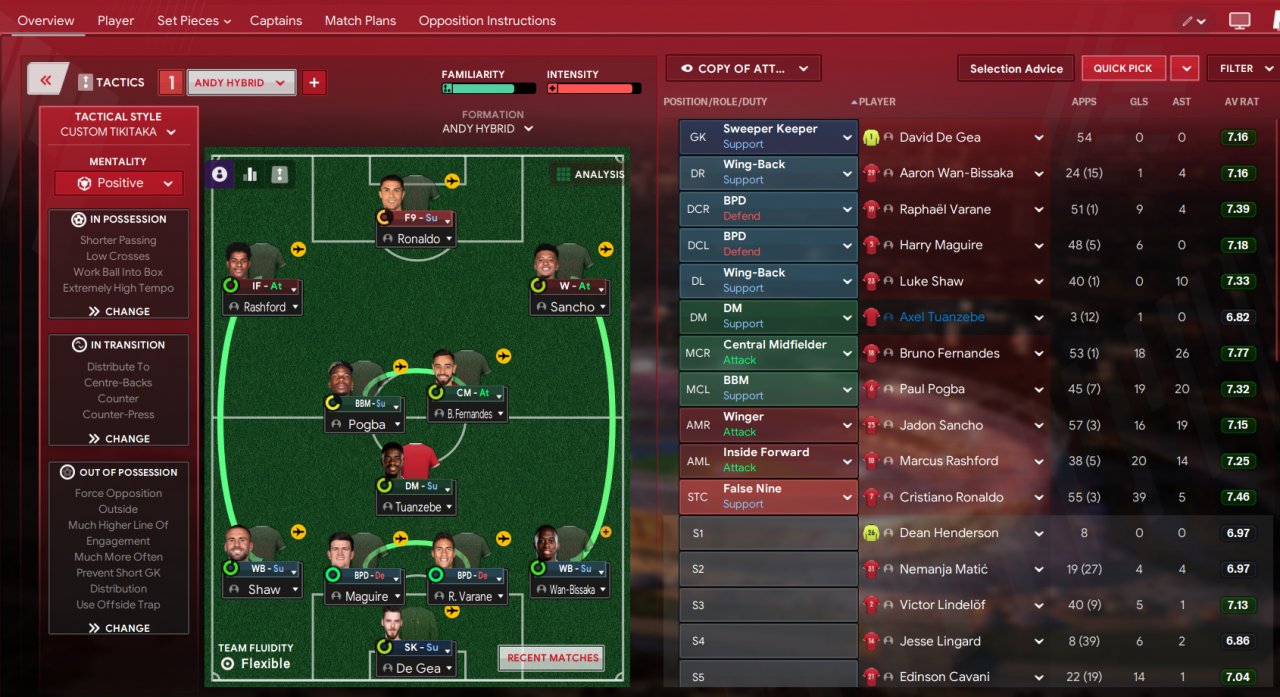Change the In Transition instructions
The width and height of the screenshot is (1280, 697).
[119, 438]
